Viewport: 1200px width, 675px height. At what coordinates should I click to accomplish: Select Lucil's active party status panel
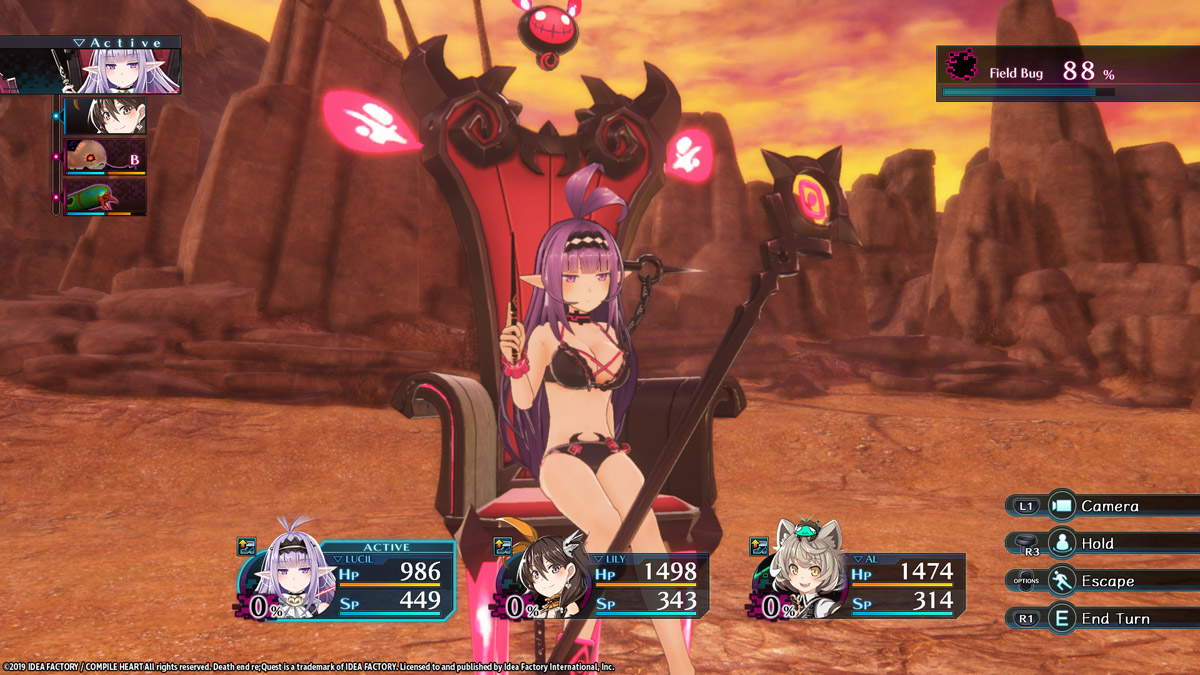pyautogui.click(x=346, y=581)
